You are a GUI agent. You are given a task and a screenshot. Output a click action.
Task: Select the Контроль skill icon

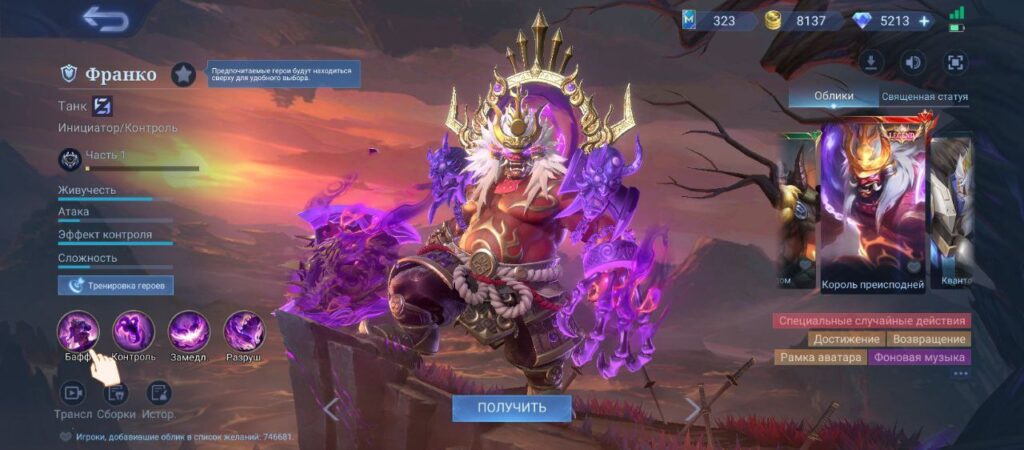pyautogui.click(x=133, y=331)
